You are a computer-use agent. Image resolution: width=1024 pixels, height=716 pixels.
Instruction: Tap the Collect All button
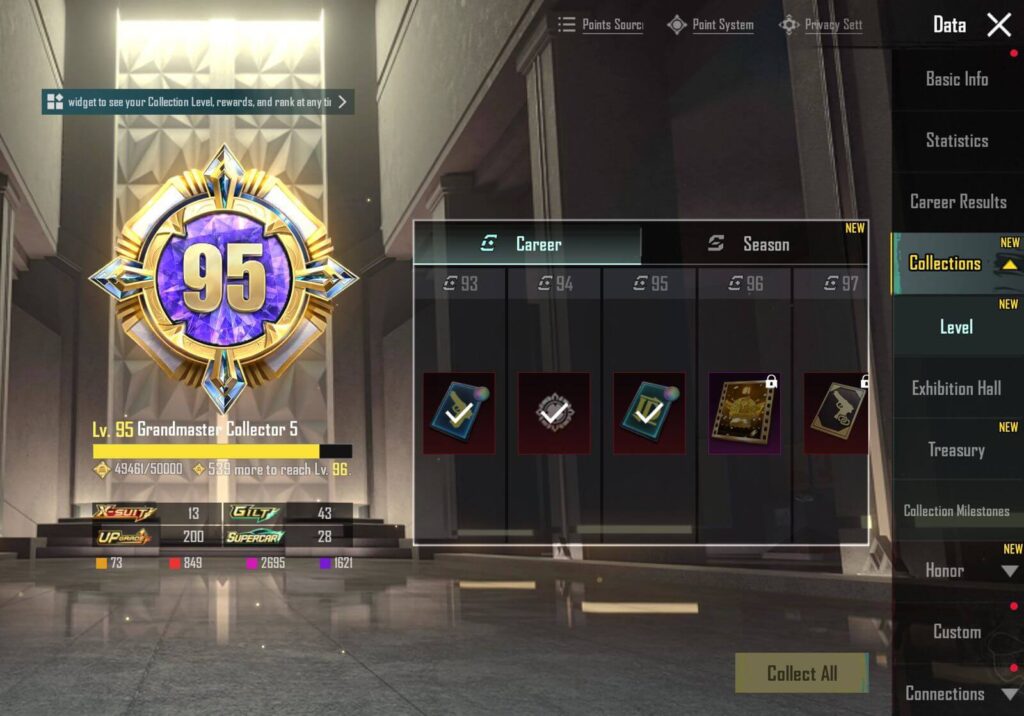801,673
